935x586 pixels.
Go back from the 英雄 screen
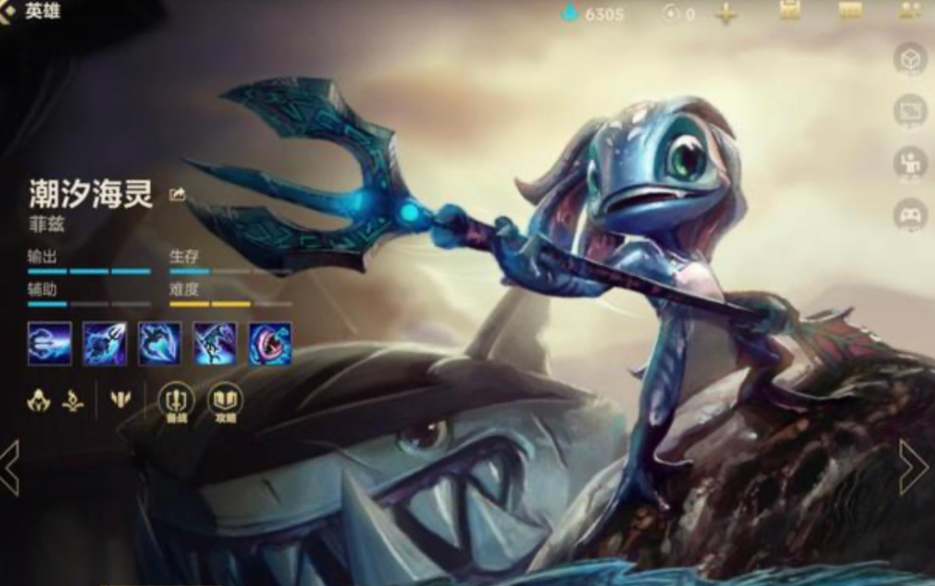coord(9,13)
